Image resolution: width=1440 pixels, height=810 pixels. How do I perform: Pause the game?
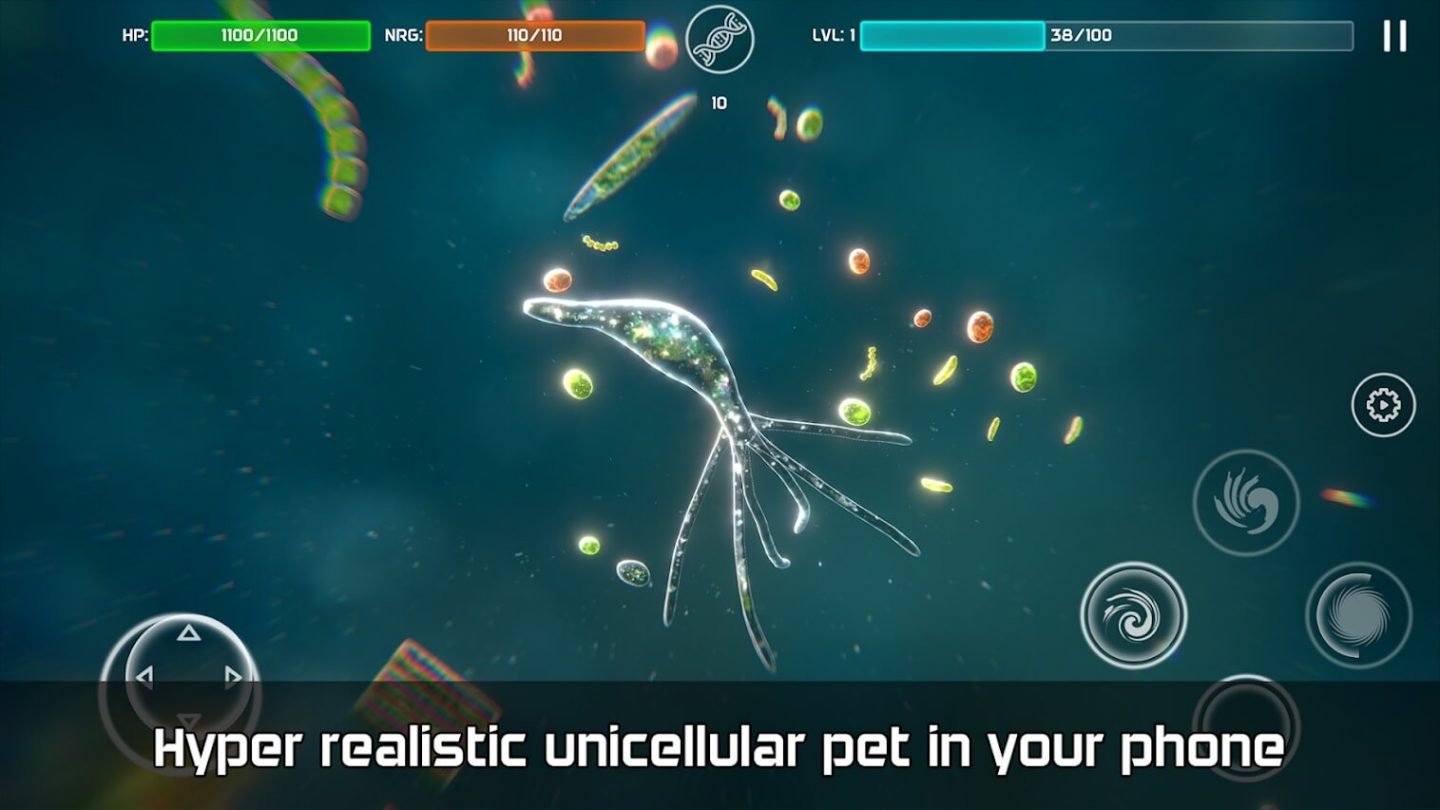click(x=1394, y=36)
